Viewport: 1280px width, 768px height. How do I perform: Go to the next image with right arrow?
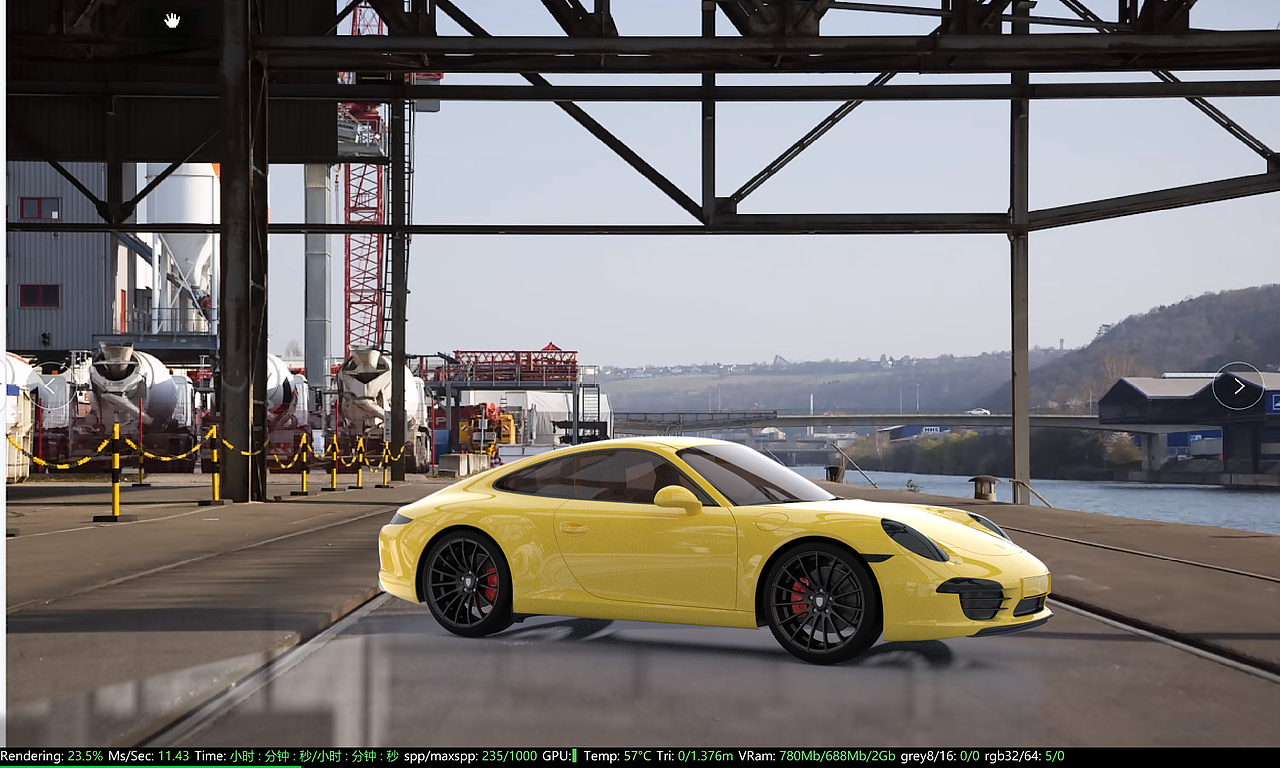tap(1238, 385)
